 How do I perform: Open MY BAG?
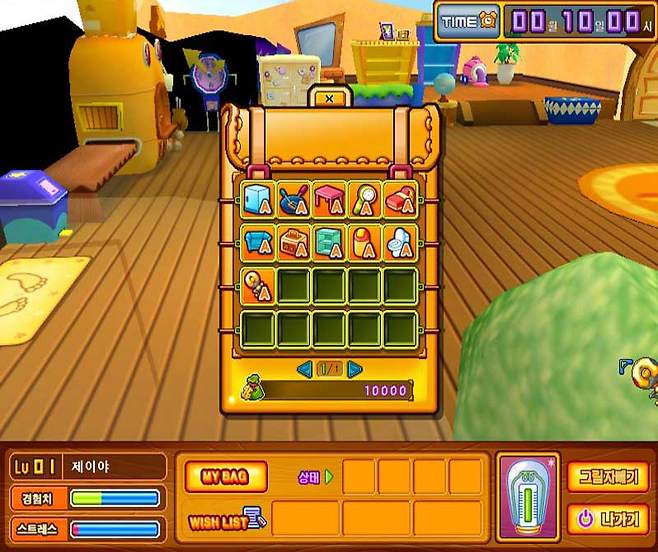pyautogui.click(x=226, y=476)
